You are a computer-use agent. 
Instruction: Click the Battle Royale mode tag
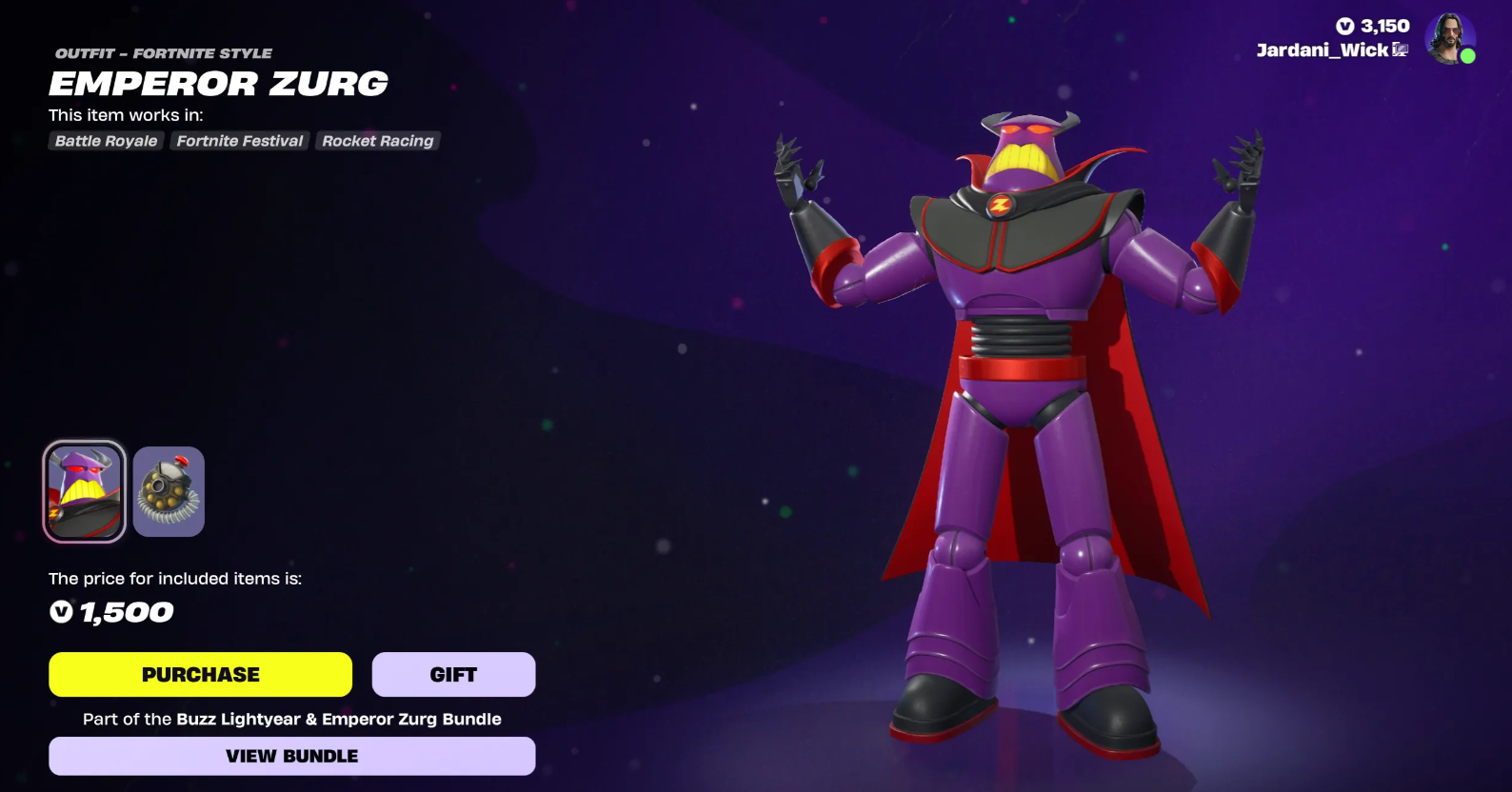(106, 141)
